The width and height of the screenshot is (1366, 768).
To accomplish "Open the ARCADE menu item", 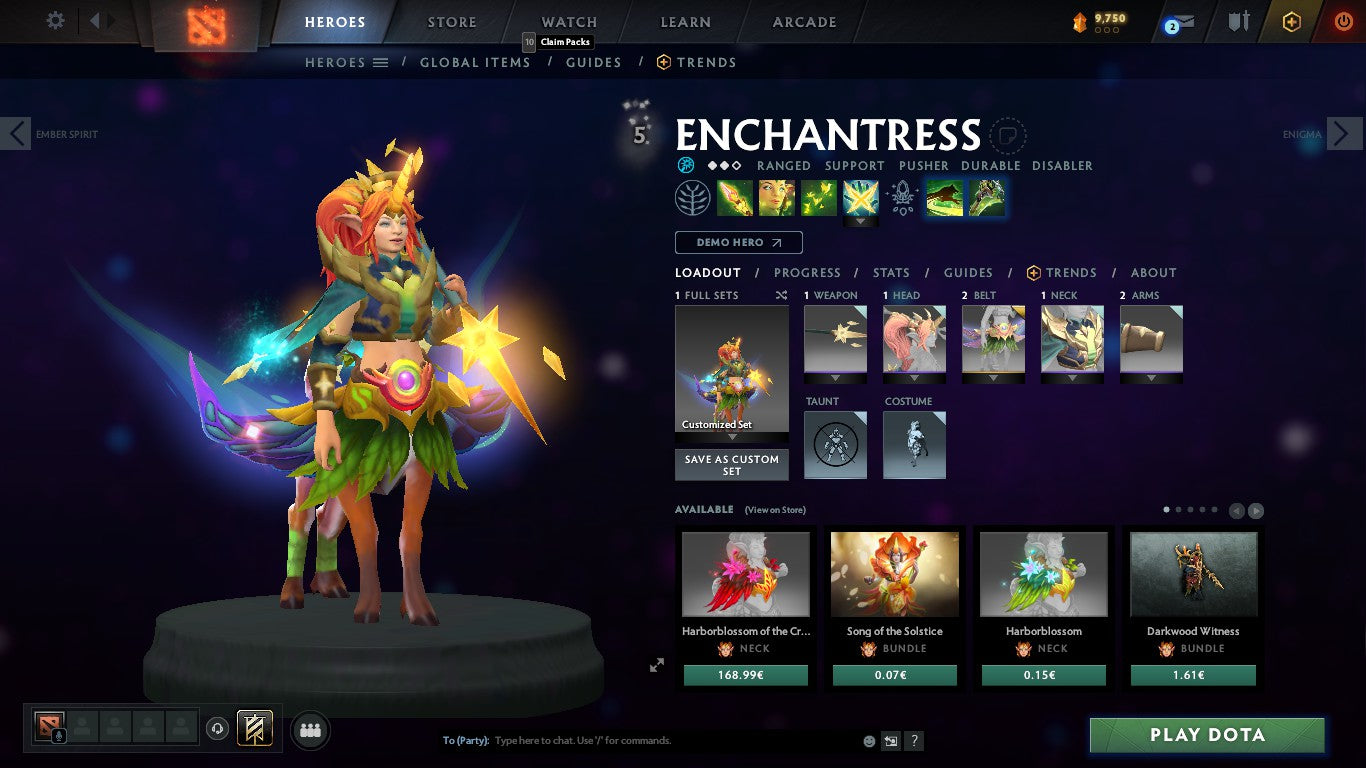I will point(804,21).
